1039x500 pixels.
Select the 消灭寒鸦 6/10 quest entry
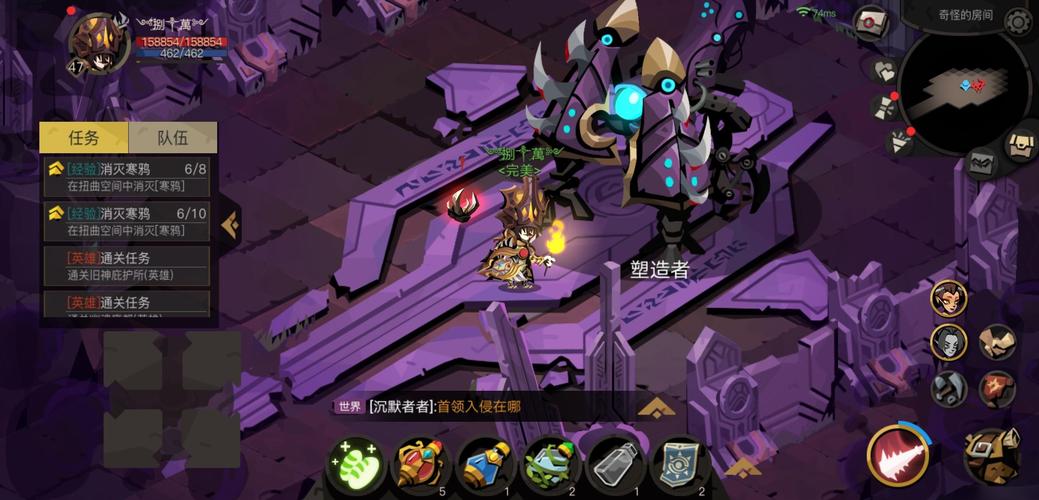(x=126, y=221)
